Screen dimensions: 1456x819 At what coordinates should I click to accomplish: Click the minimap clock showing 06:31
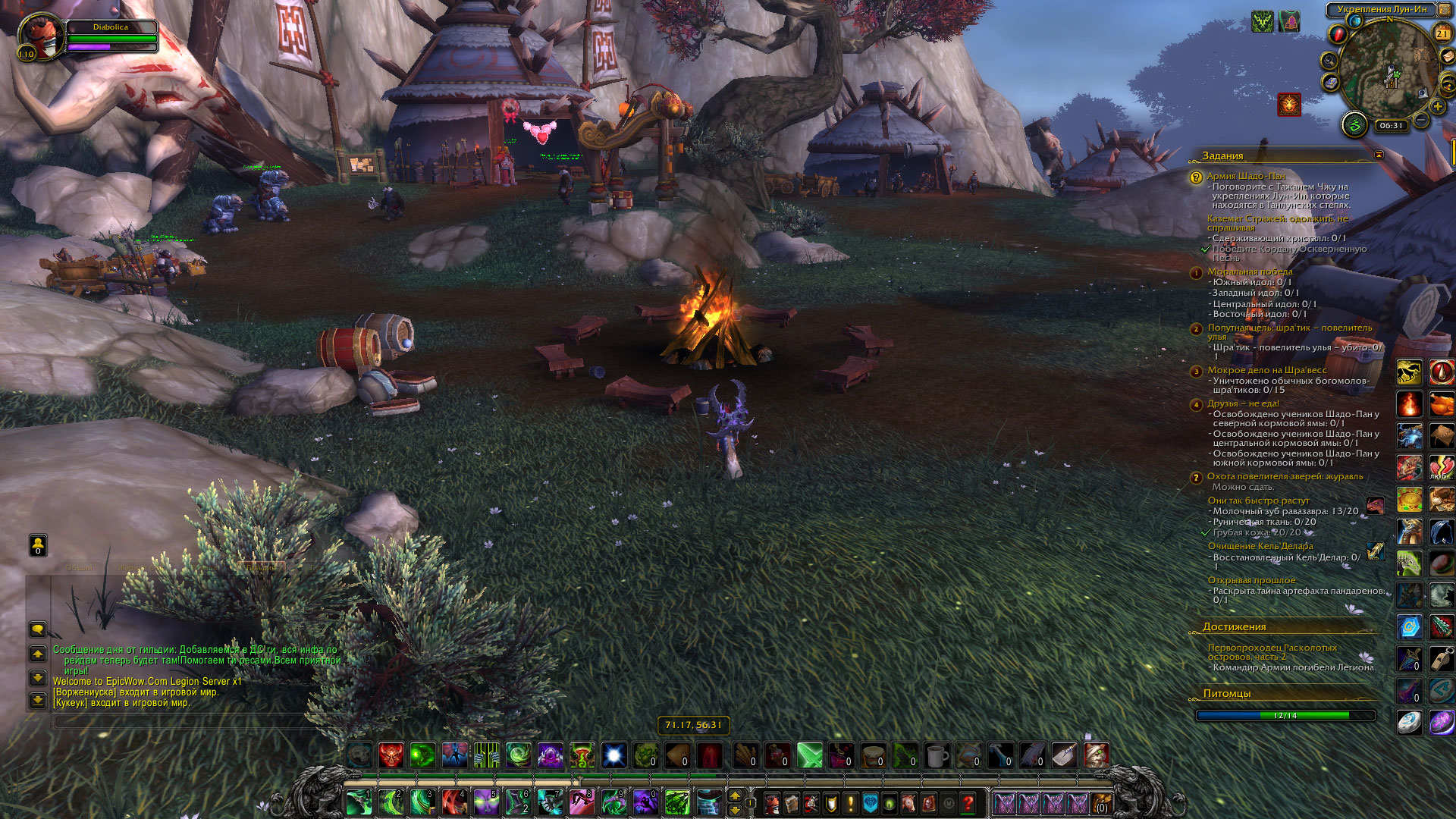[x=1392, y=126]
